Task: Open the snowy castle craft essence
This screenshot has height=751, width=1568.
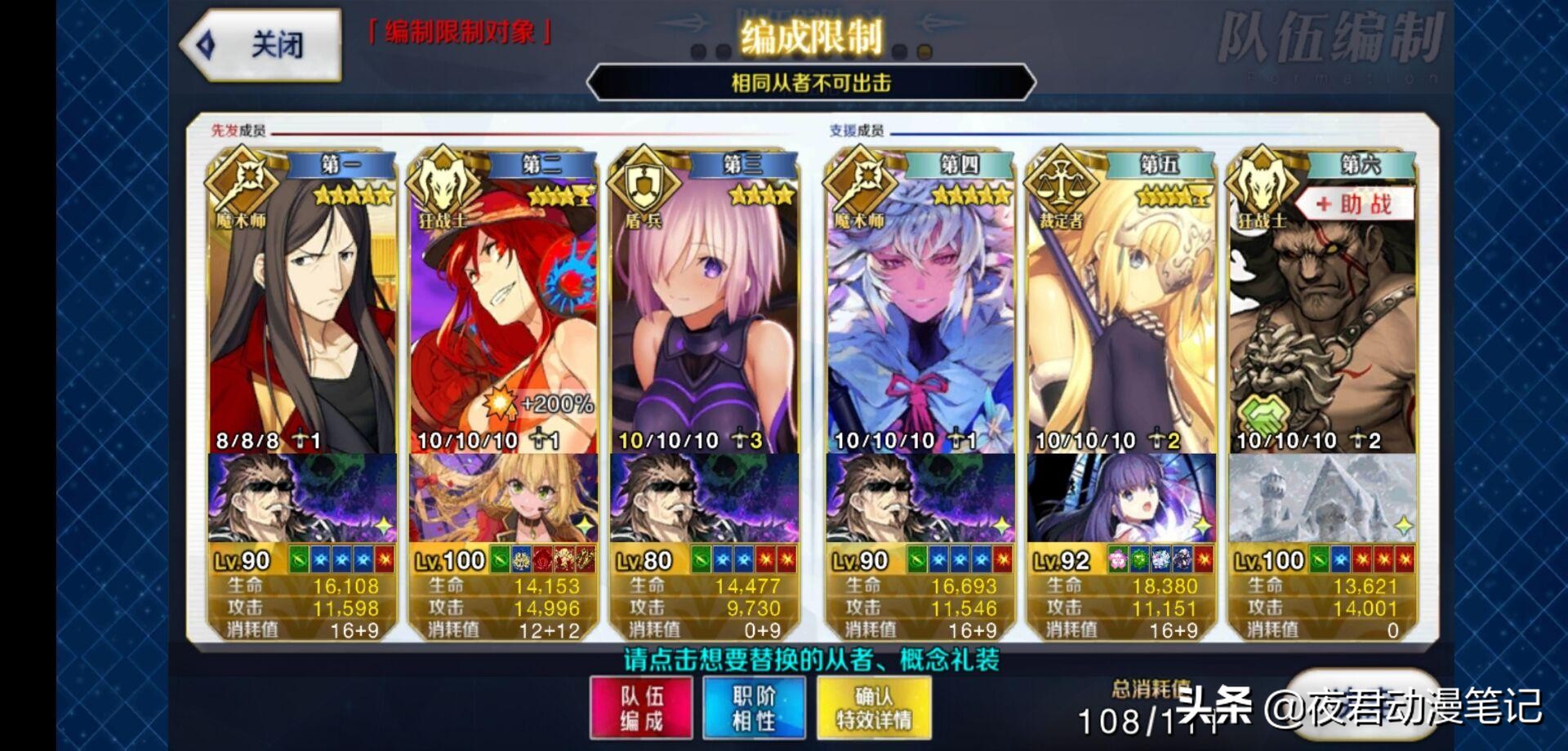Action: [1322, 498]
